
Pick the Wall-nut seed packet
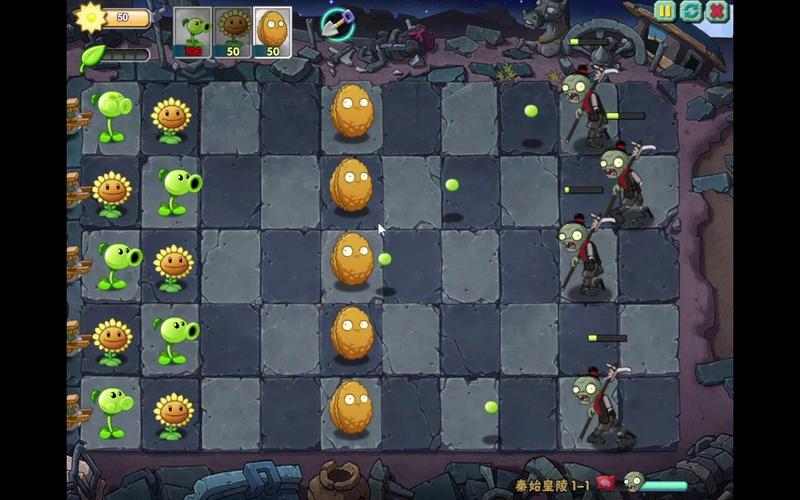pos(272,32)
